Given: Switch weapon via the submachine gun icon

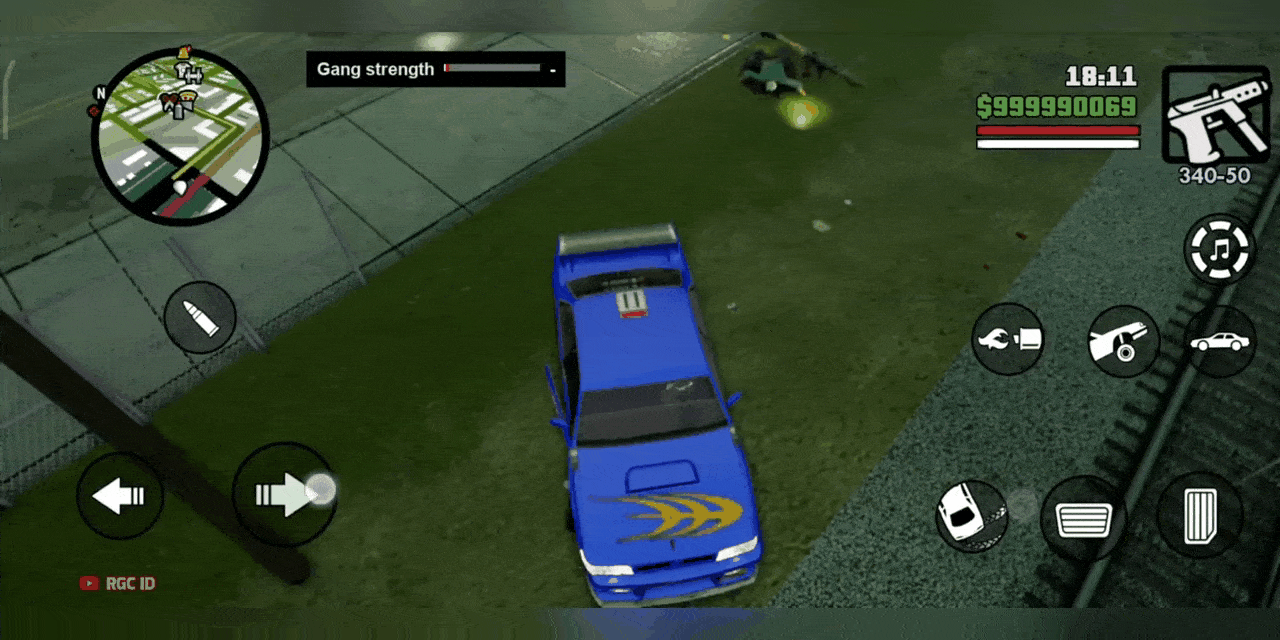Looking at the screenshot, I should 1214,115.
